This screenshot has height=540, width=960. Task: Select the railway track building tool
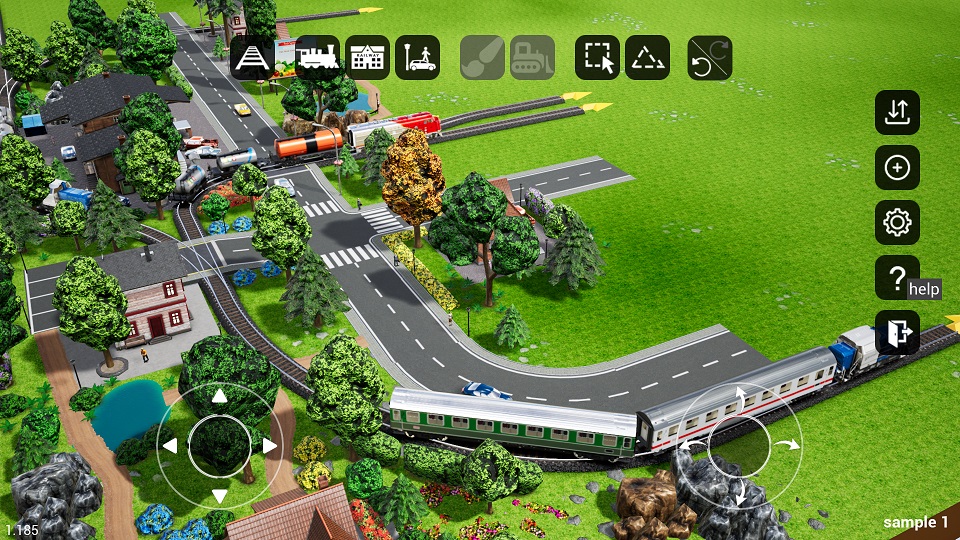pos(253,58)
